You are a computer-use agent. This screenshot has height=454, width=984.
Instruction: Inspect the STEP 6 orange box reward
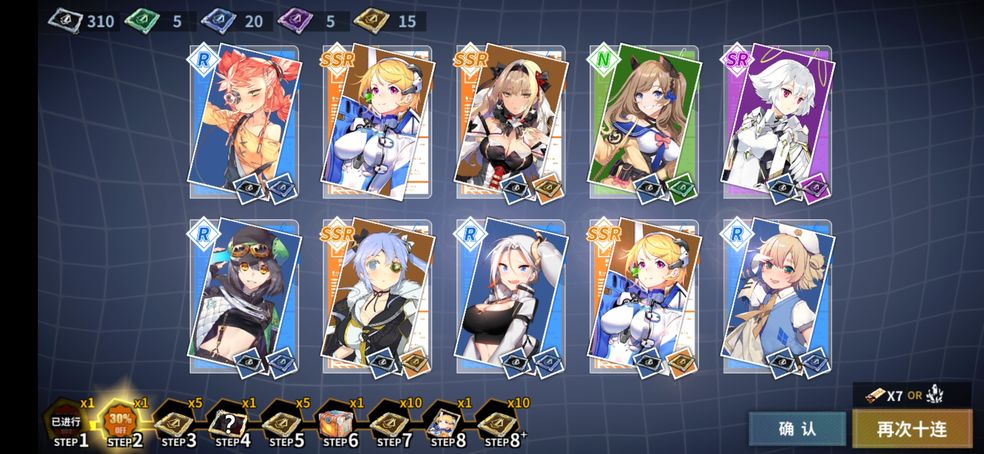point(338,421)
